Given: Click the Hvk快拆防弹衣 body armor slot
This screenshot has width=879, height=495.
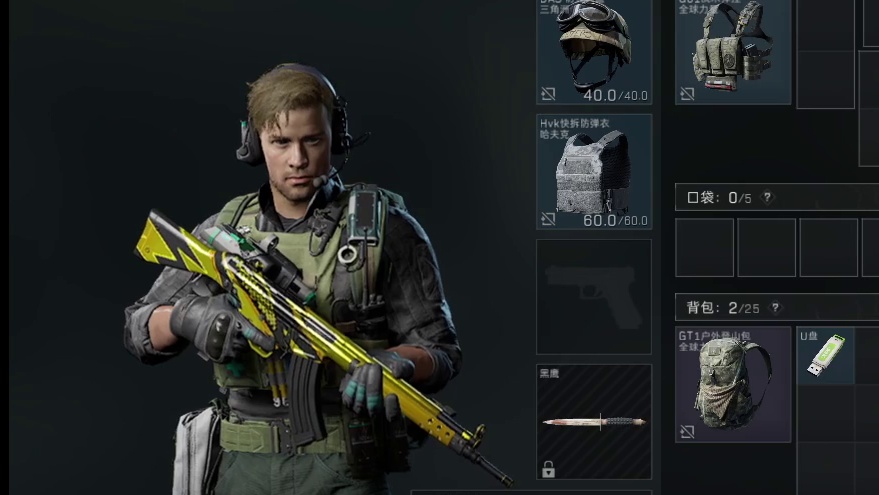Looking at the screenshot, I should click(x=594, y=171).
